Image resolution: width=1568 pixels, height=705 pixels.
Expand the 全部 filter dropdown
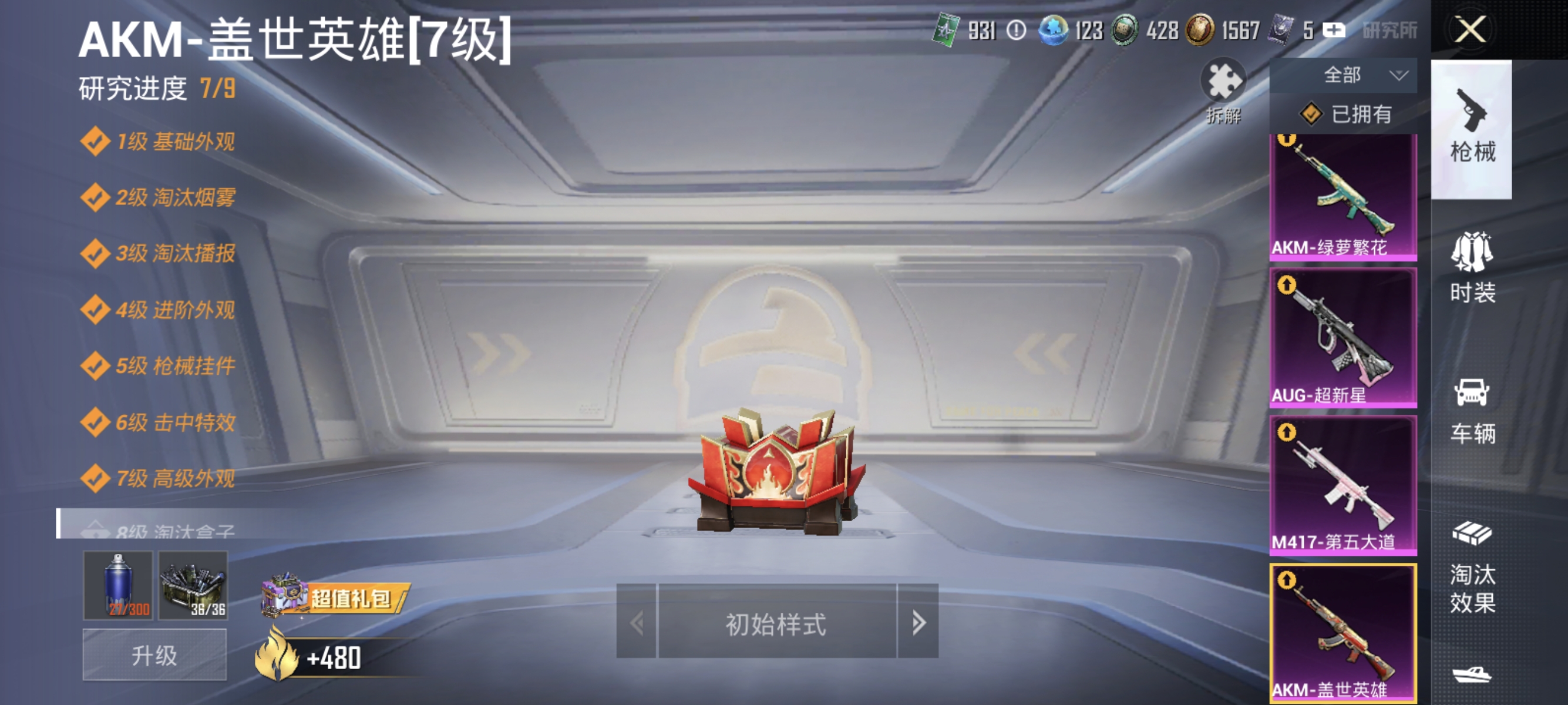(1342, 75)
